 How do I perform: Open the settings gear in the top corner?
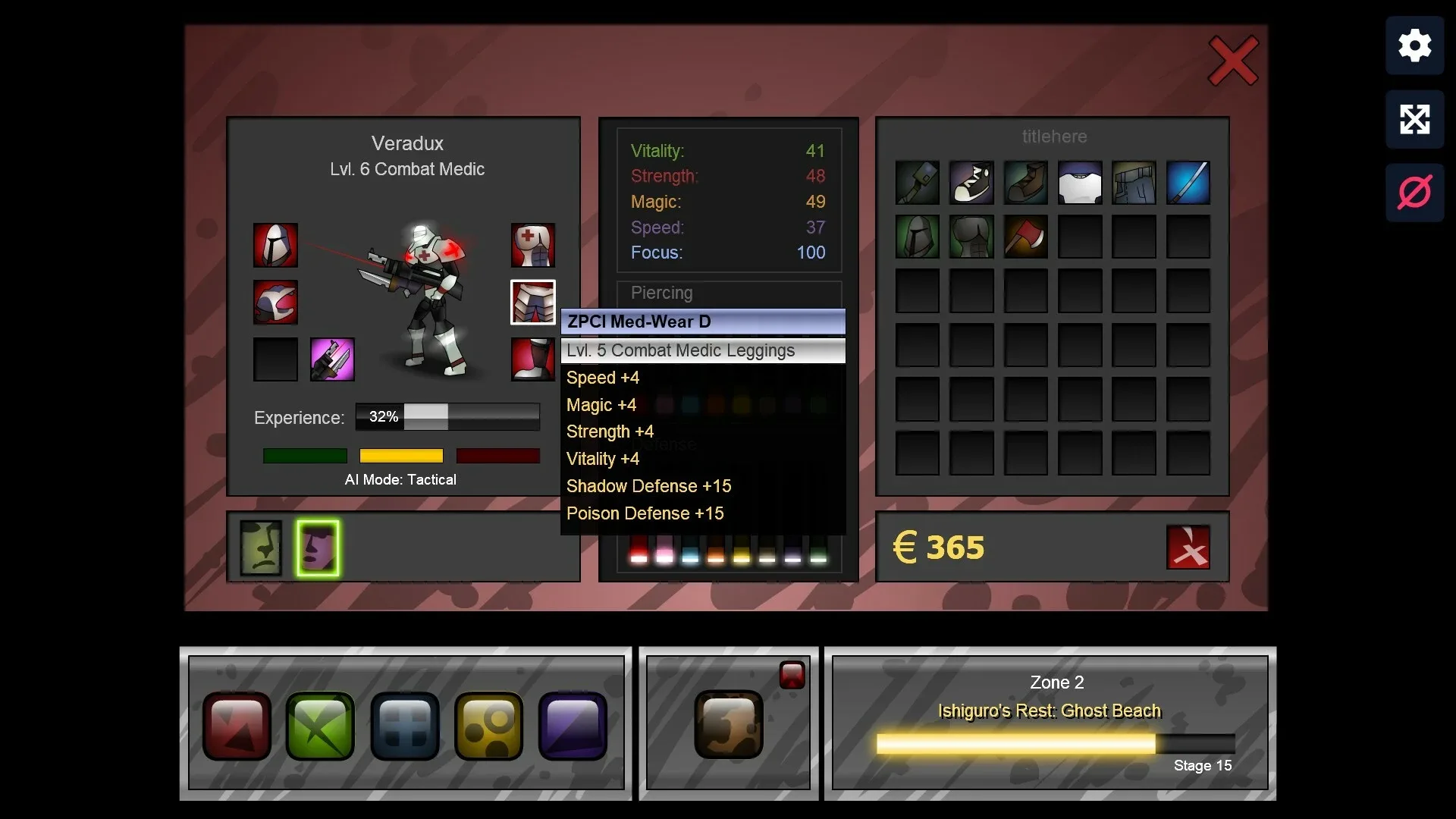pyautogui.click(x=1414, y=45)
